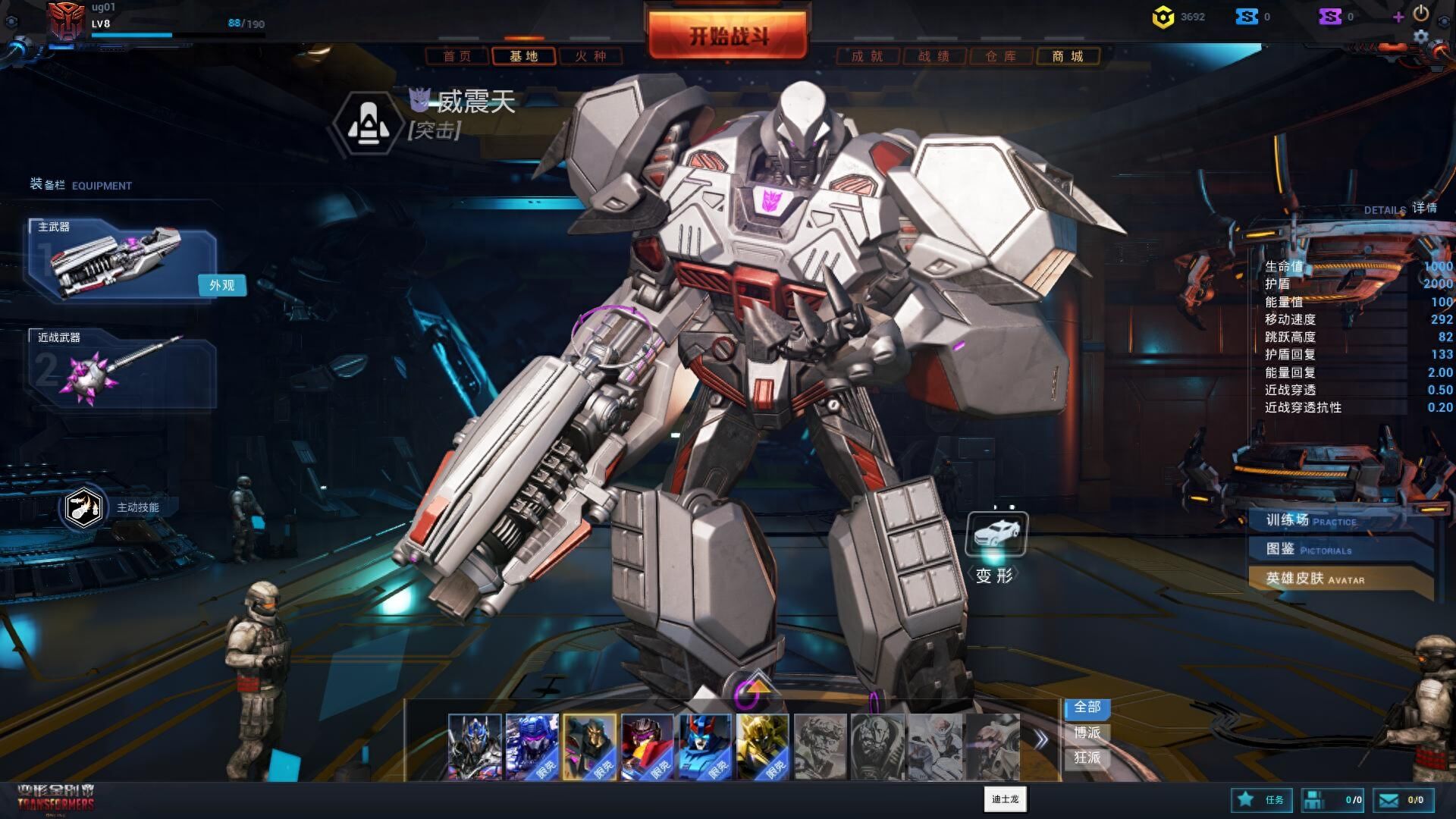Open the 仓库 warehouse tab
This screenshot has width=1456, height=819.
[1000, 56]
